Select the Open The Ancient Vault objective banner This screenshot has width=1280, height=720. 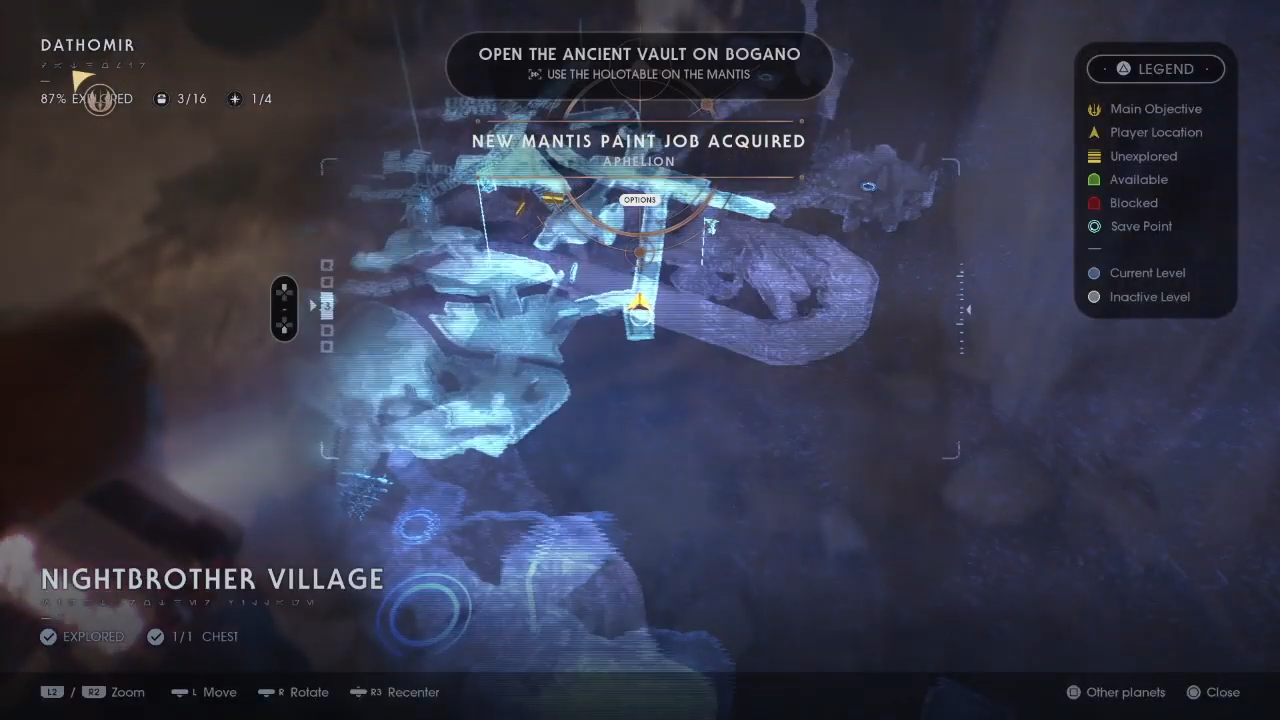coord(639,66)
